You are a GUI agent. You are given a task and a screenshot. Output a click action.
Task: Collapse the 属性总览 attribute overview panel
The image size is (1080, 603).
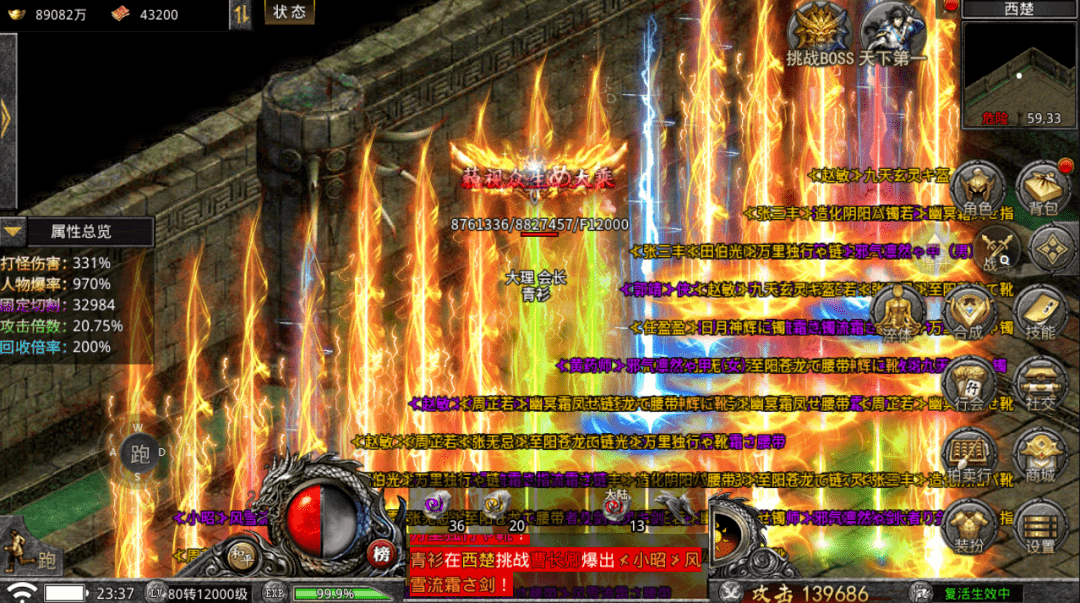[13, 232]
